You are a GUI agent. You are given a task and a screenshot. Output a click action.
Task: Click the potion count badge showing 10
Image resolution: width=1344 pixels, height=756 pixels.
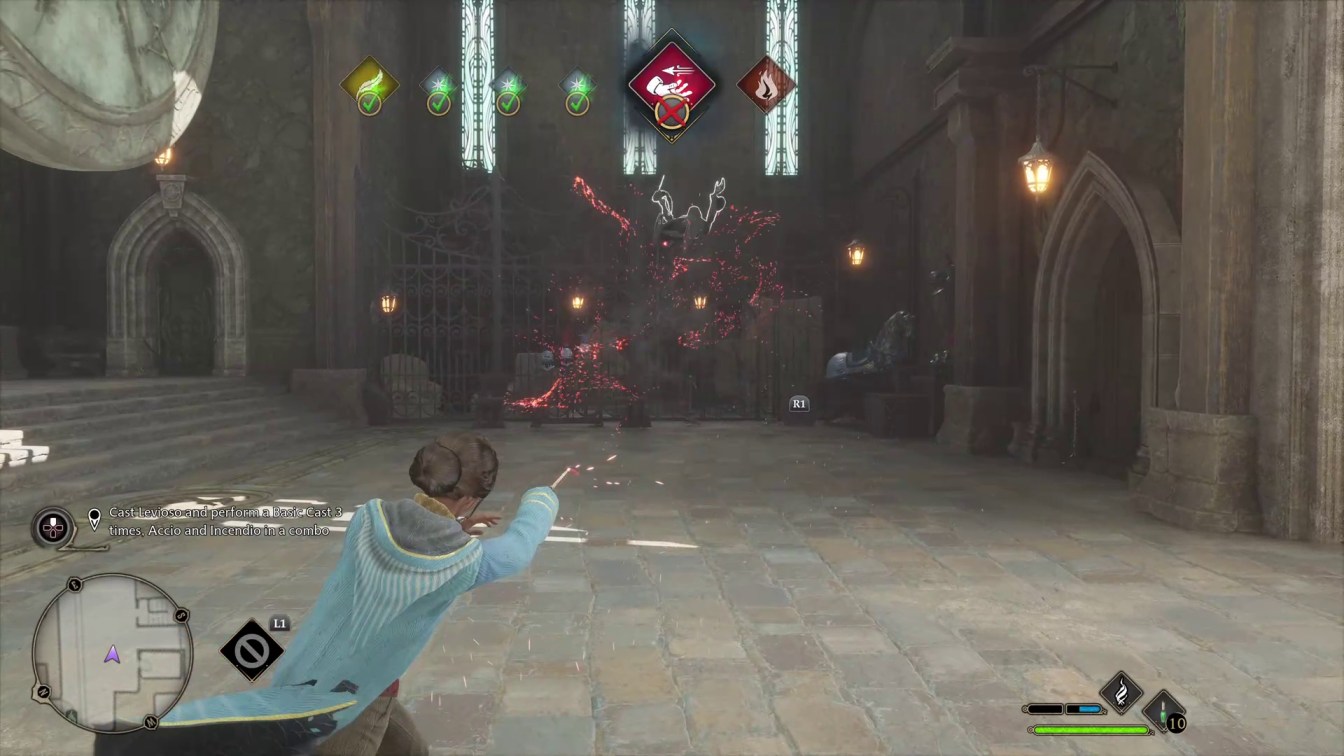pyautogui.click(x=1176, y=724)
